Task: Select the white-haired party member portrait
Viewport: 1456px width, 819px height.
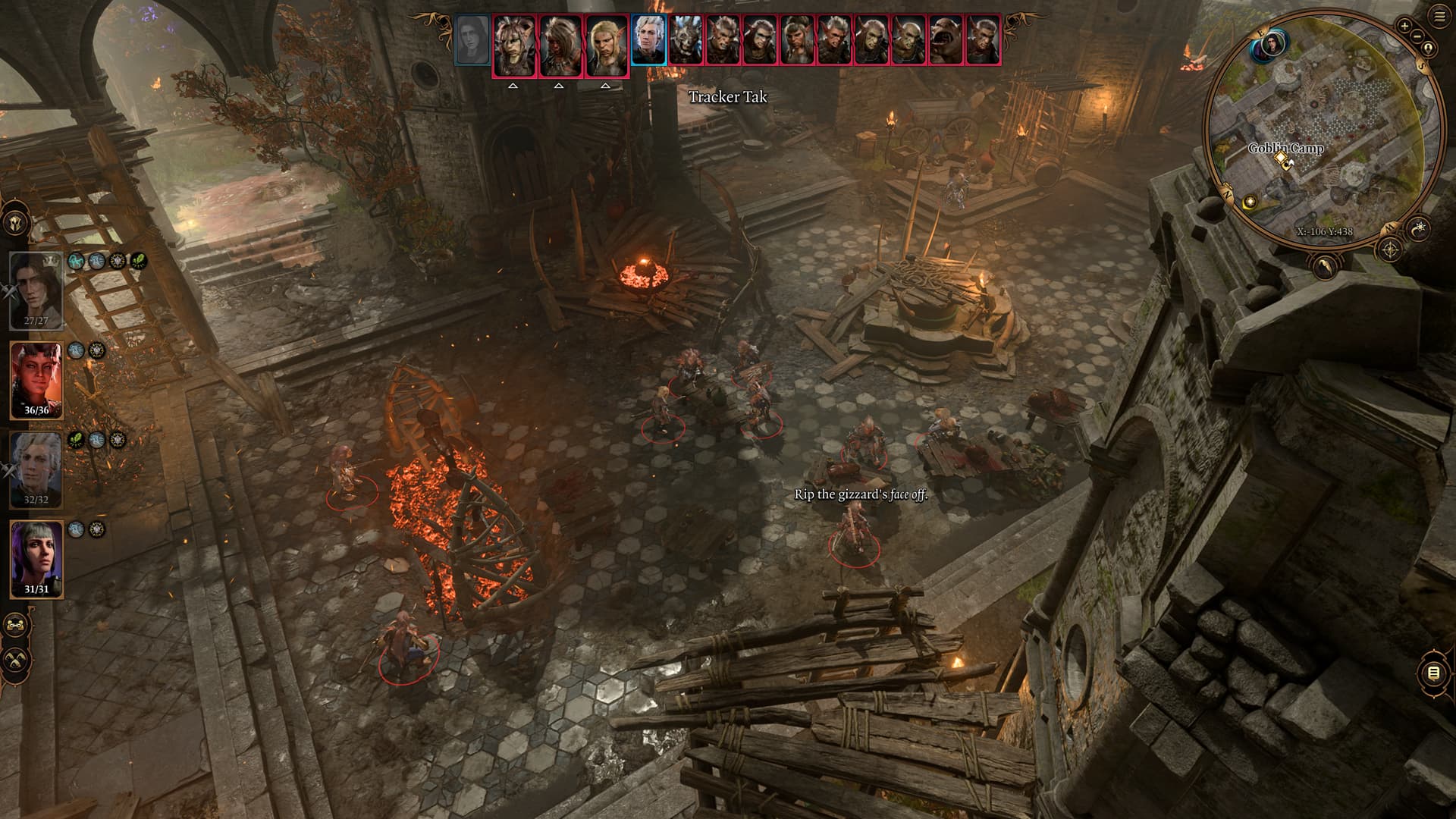Action: click(36, 469)
